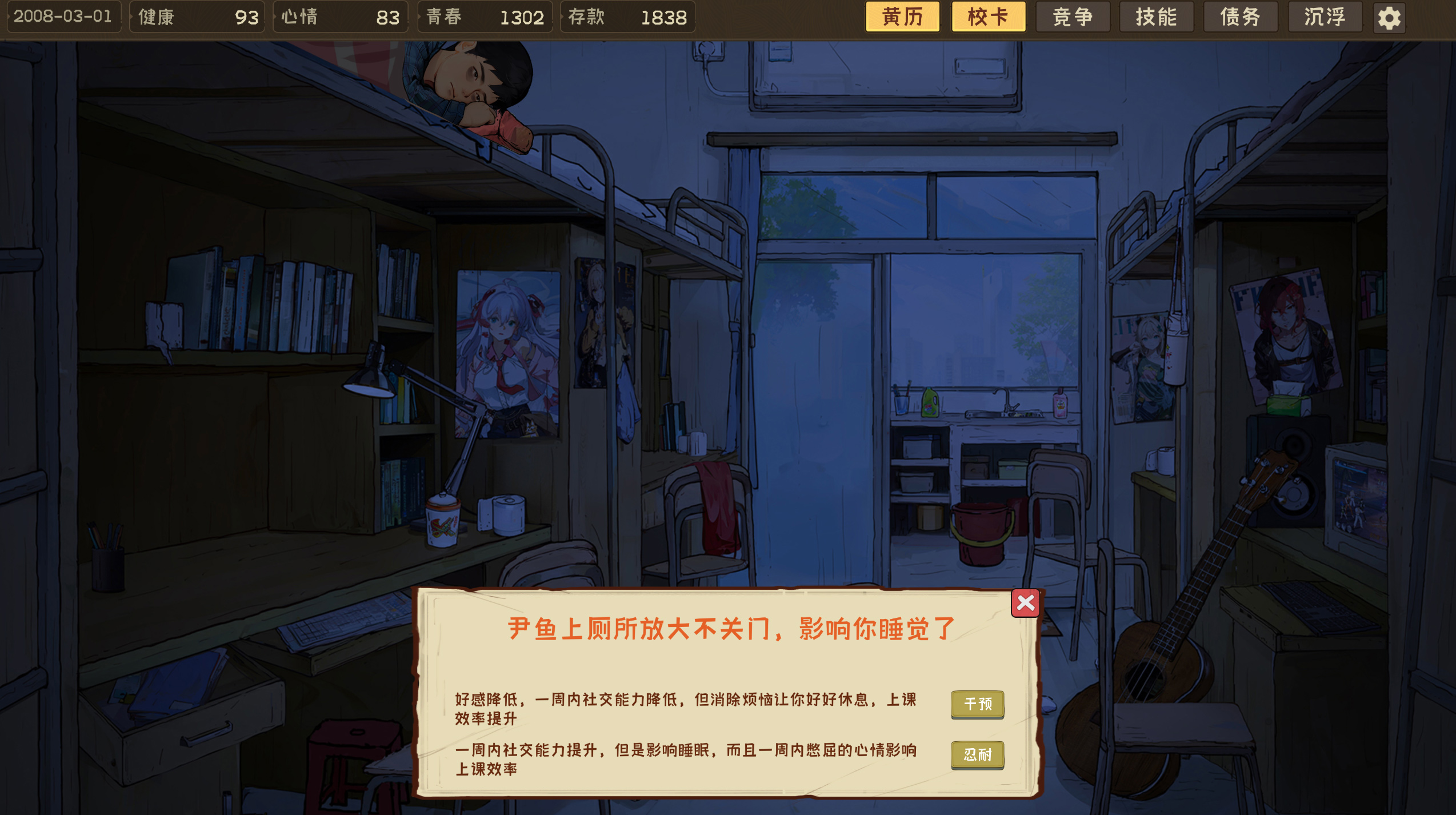Screen dimensions: 1456x815
Task: Dismiss the dorm event popup
Action: [1026, 604]
